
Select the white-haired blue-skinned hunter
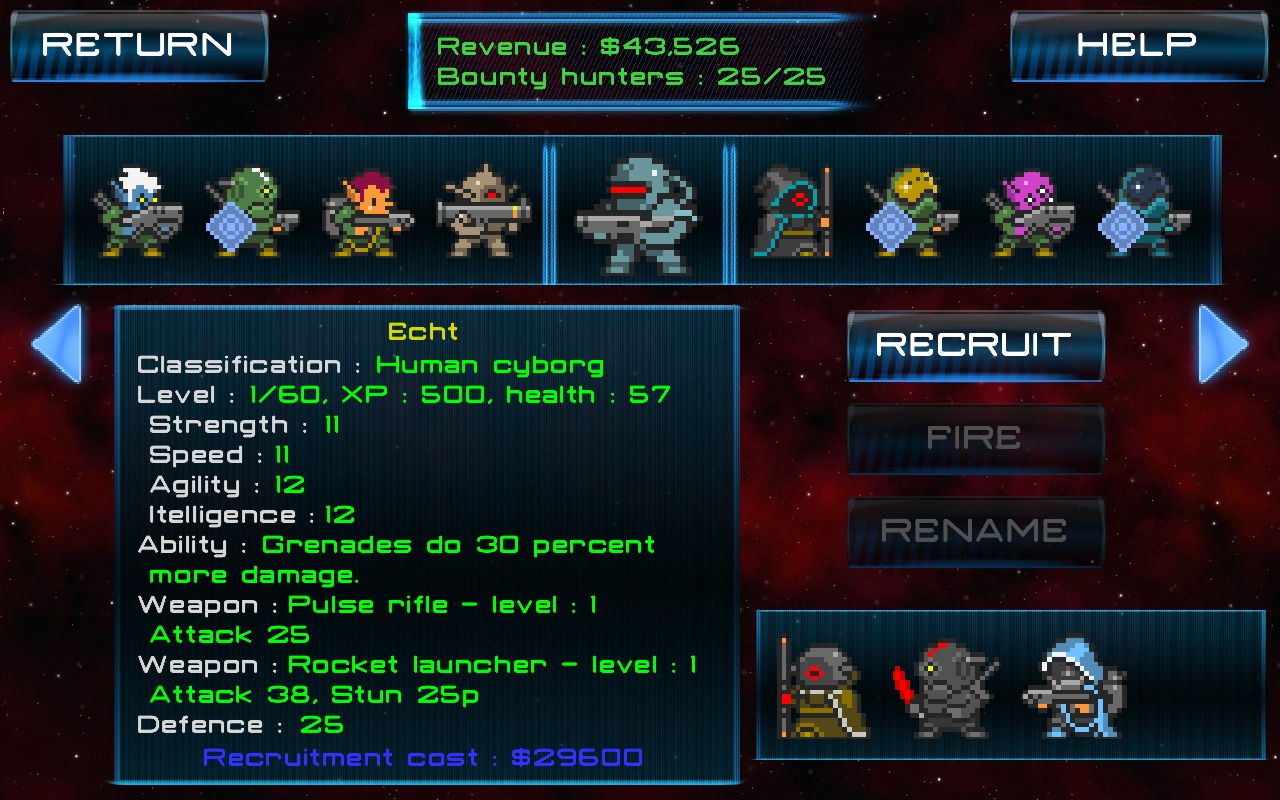(x=138, y=212)
